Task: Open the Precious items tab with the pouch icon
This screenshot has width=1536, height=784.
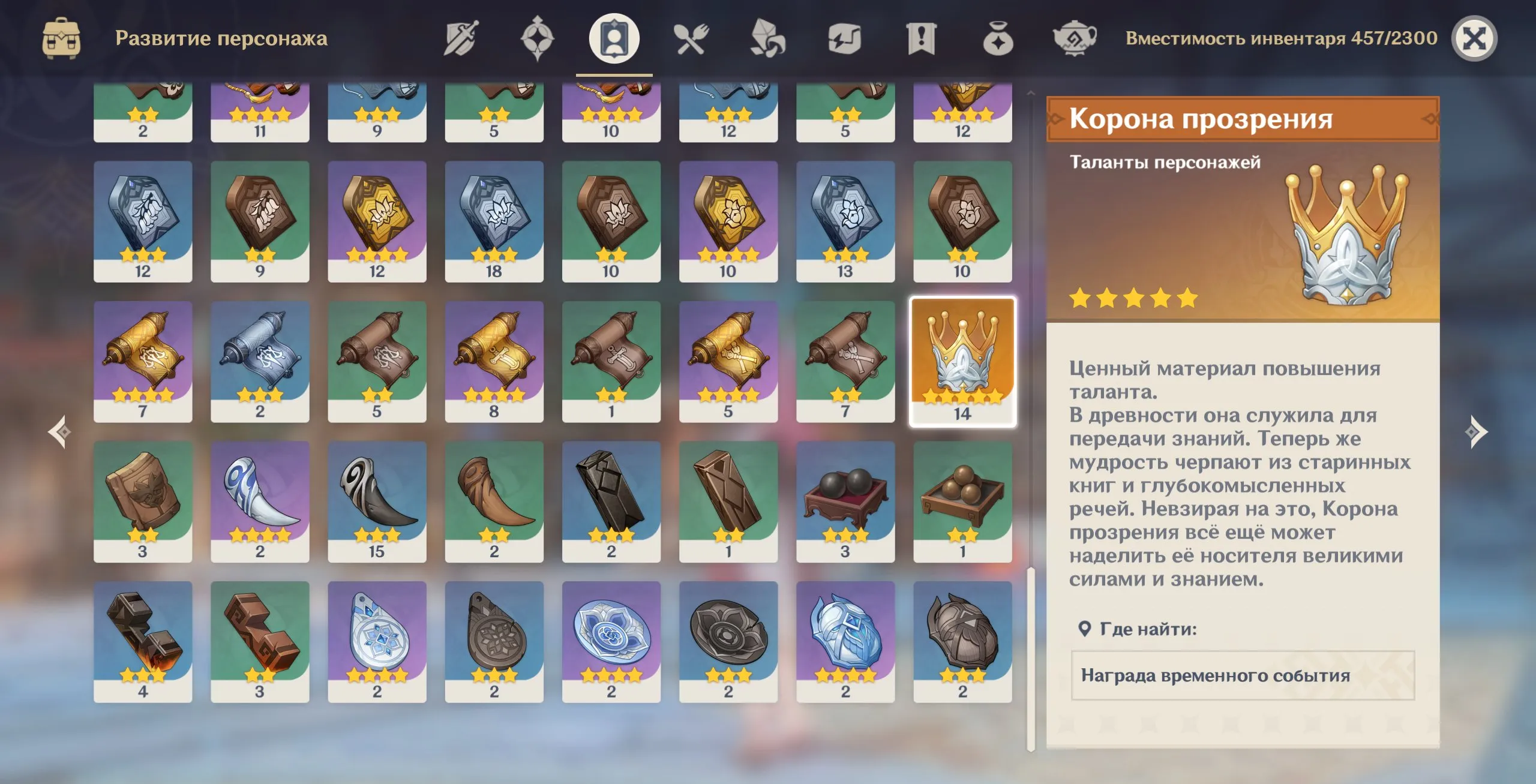Action: coord(998,39)
